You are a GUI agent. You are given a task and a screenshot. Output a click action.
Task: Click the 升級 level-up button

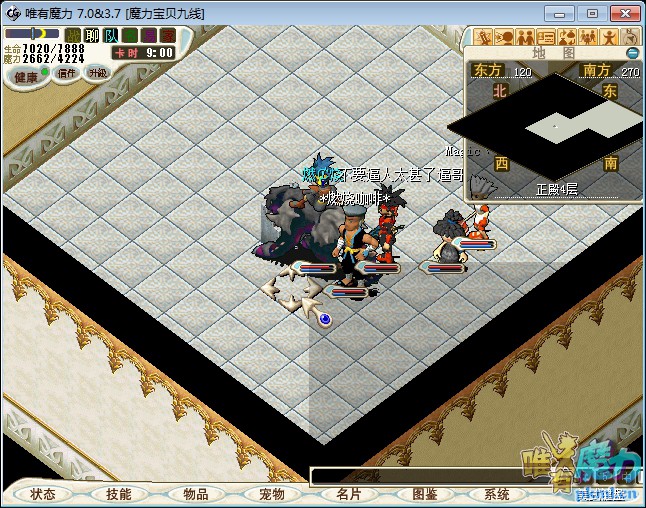point(97,72)
